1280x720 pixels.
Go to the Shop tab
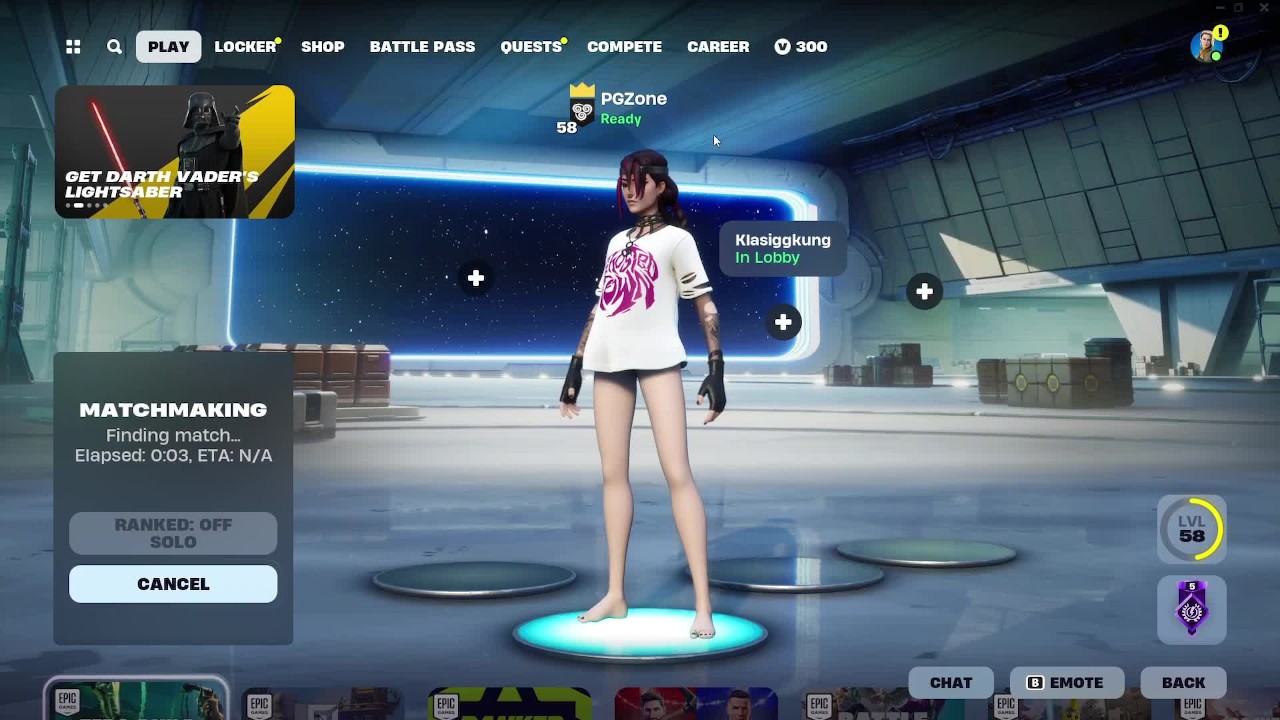click(x=322, y=47)
